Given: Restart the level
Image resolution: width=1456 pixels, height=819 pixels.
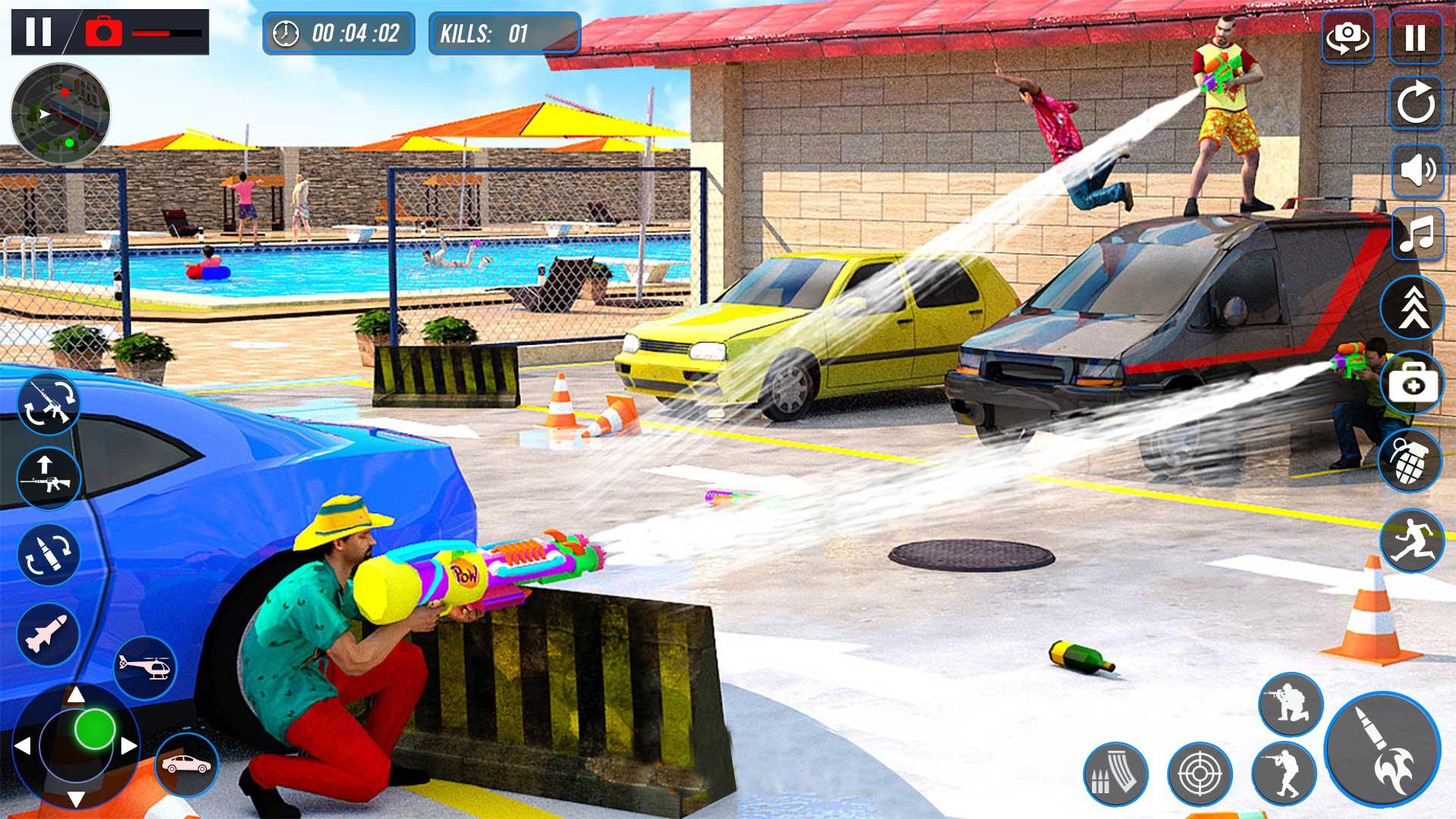Looking at the screenshot, I should coord(1418,102).
